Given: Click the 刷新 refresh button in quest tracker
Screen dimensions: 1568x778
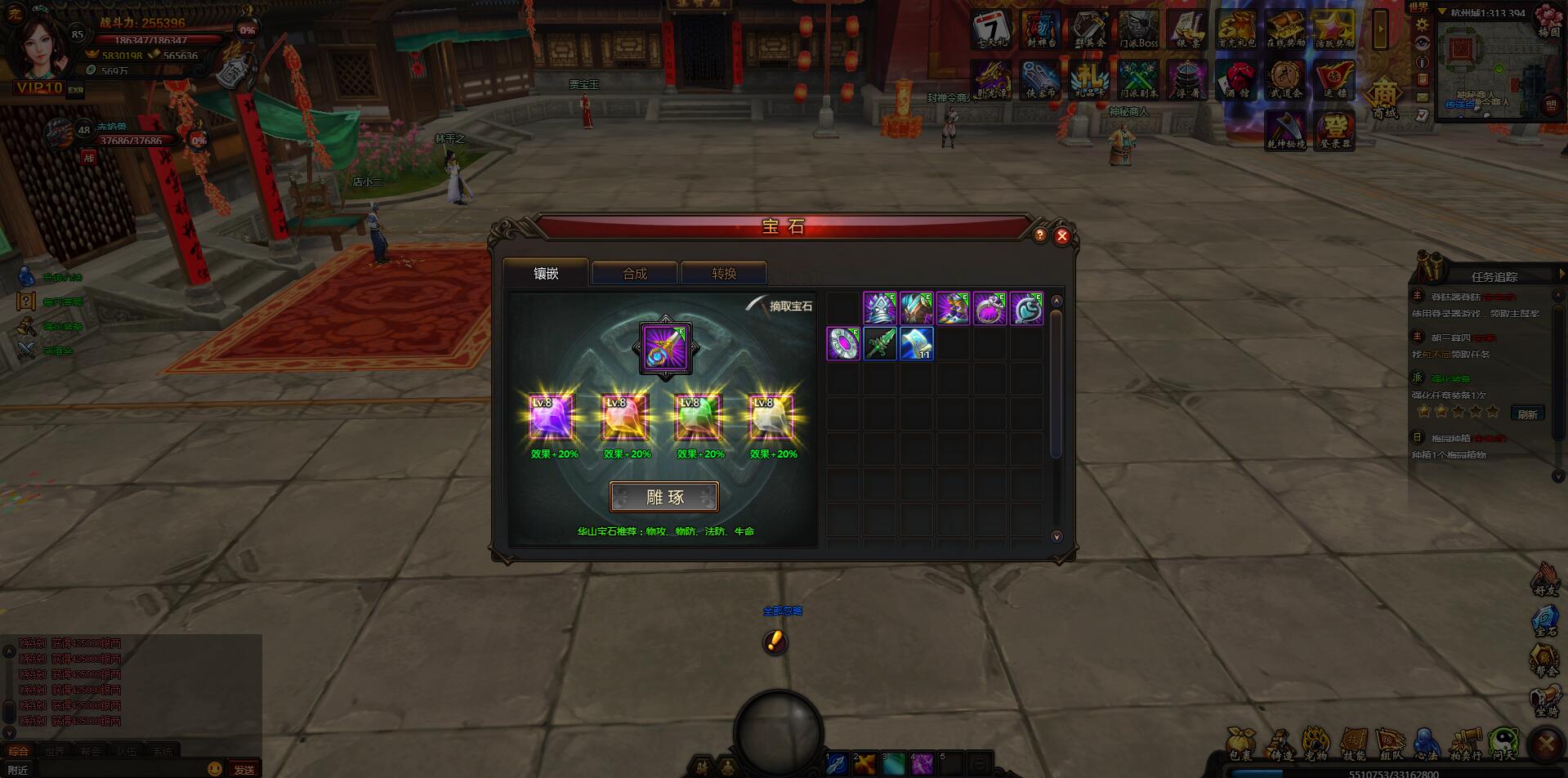Looking at the screenshot, I should pos(1527,414).
